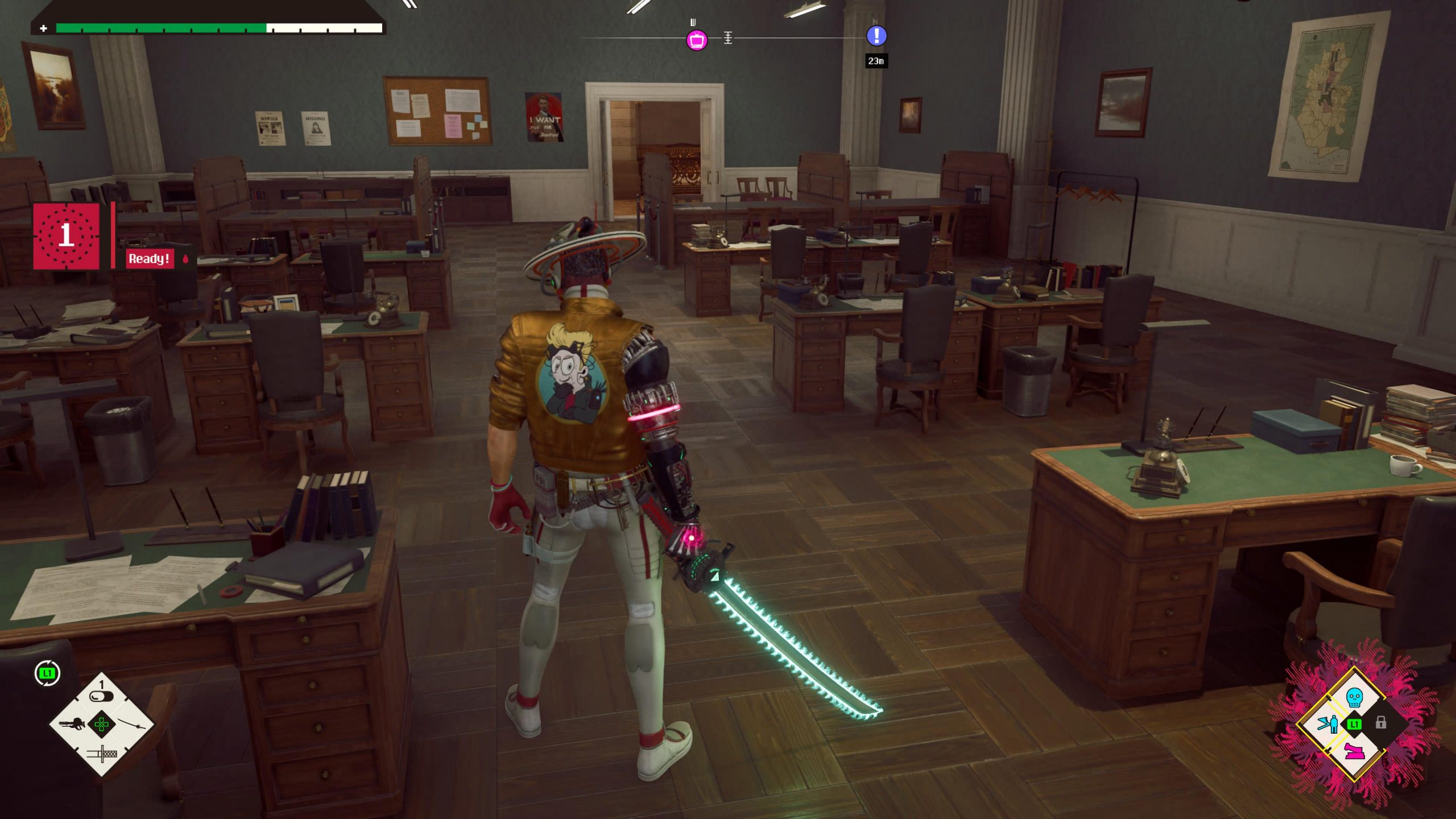Equip the katana weapon slot
The image size is (1456, 819).
pyautogui.click(x=135, y=724)
